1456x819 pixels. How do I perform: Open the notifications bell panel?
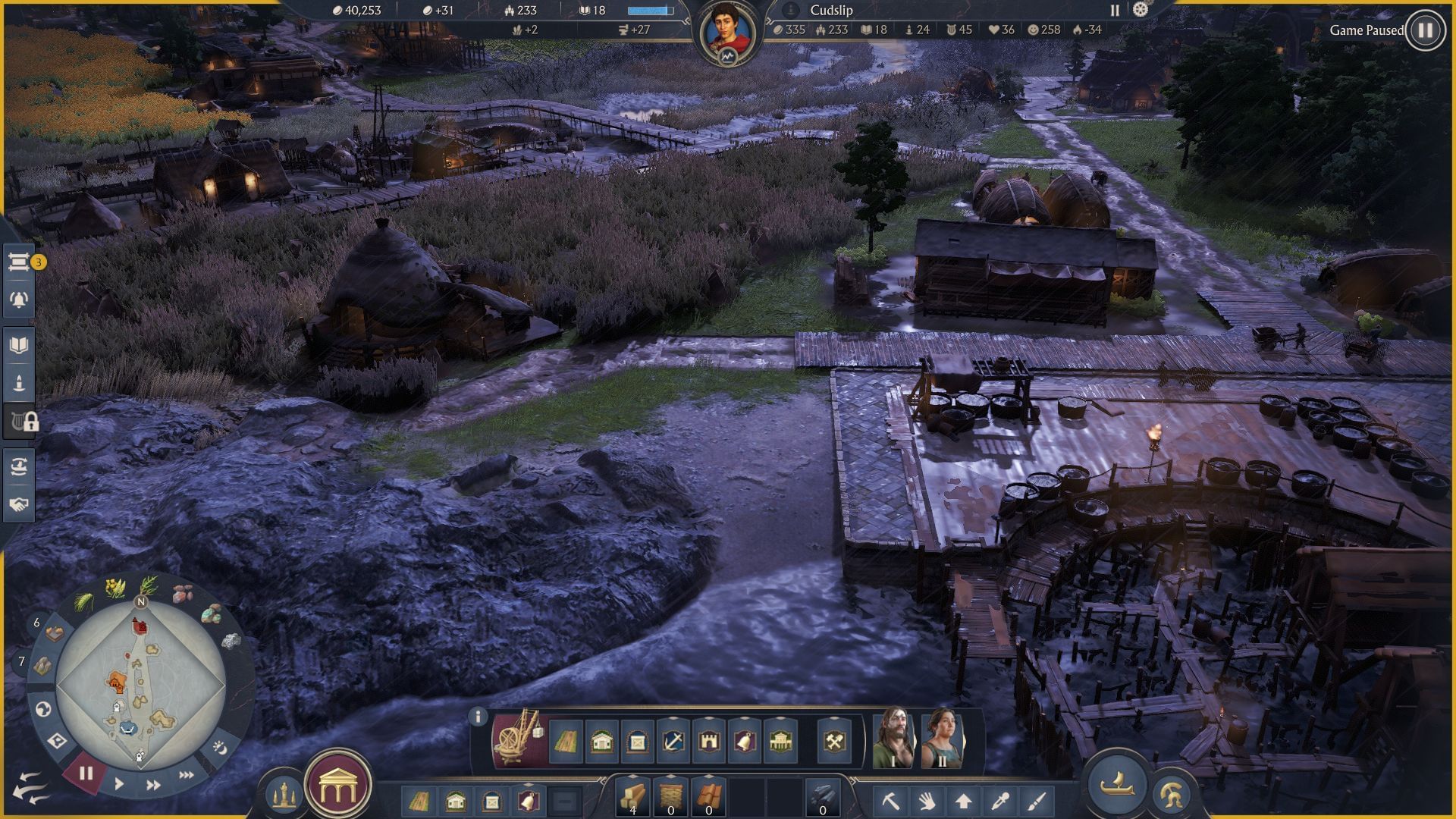coord(19,299)
